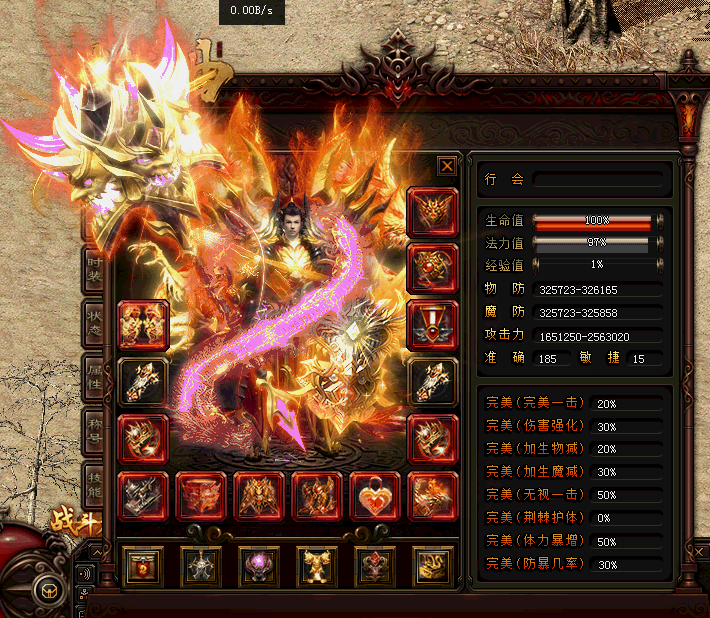Viewport: 710px width, 618px height.
Task: Open the purple orb icon
Action: [x=259, y=566]
